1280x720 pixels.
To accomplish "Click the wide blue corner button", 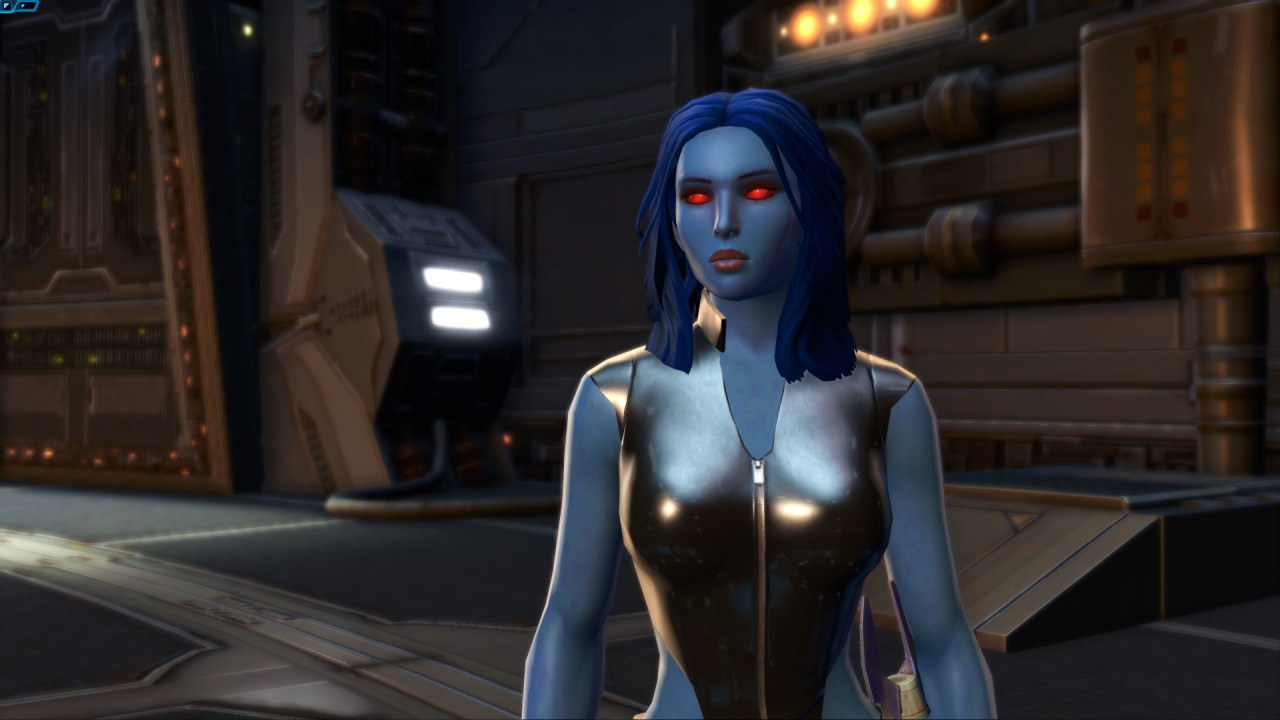I will click(x=26, y=6).
